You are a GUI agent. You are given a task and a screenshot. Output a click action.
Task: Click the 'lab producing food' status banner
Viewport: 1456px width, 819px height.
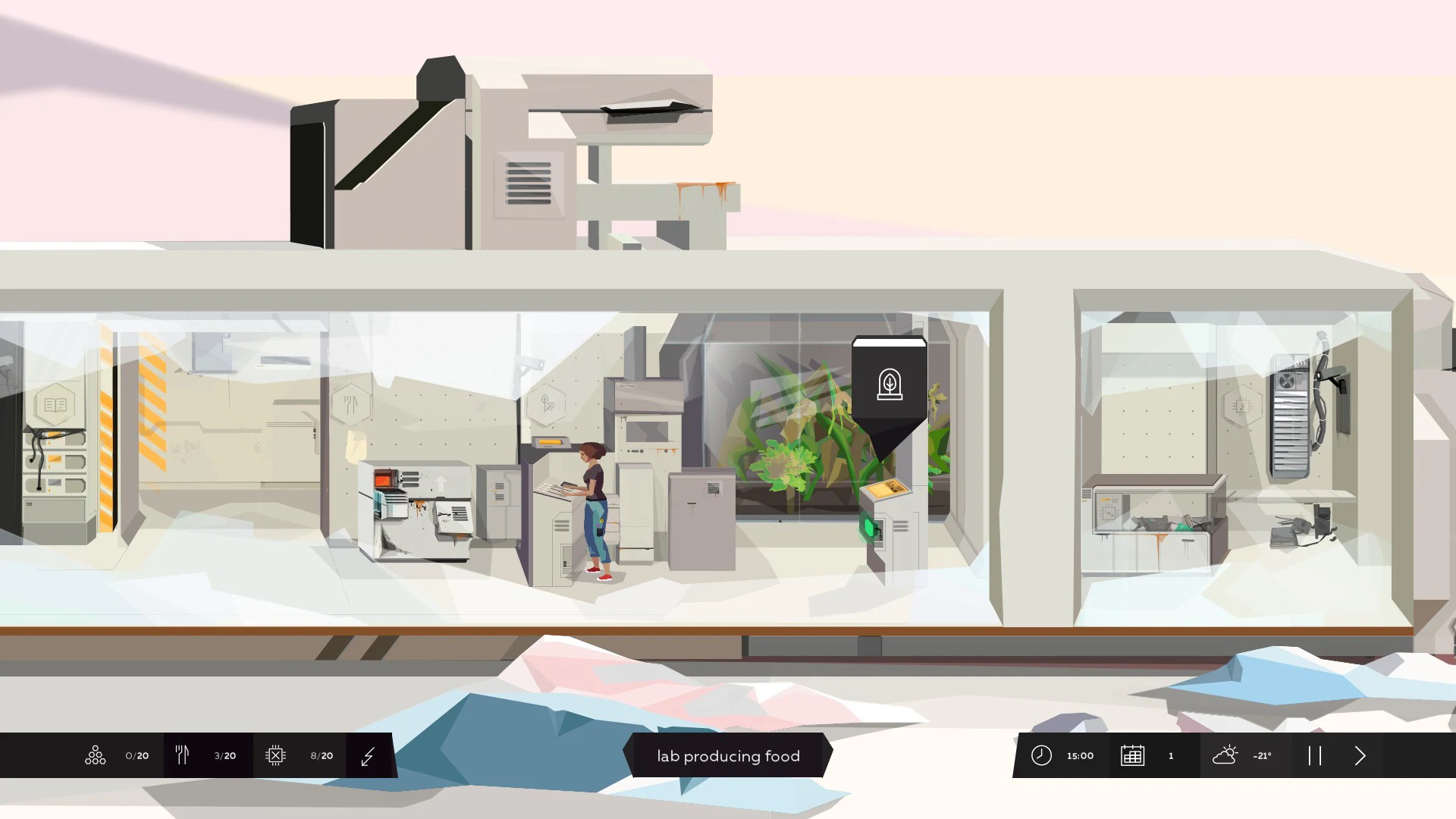727,755
